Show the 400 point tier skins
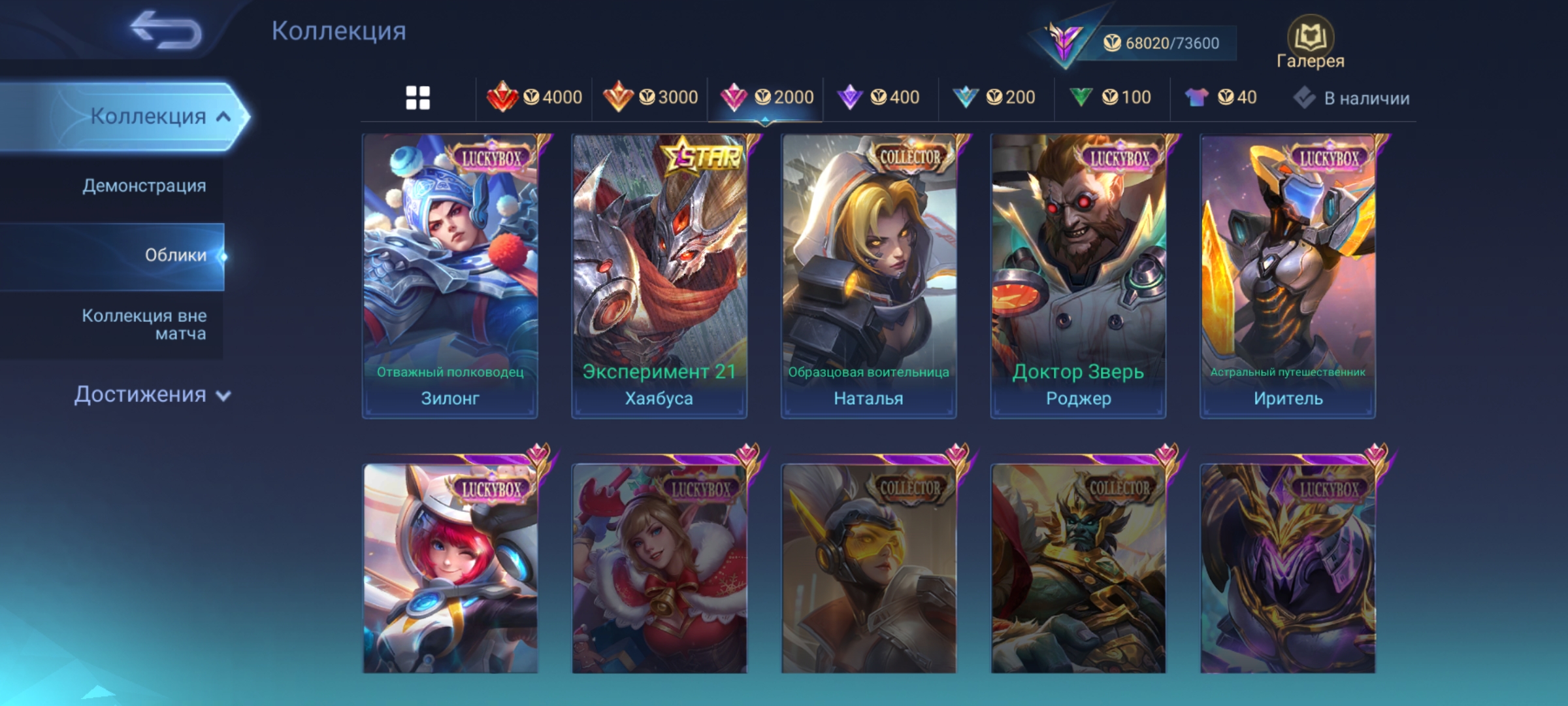 tap(879, 97)
